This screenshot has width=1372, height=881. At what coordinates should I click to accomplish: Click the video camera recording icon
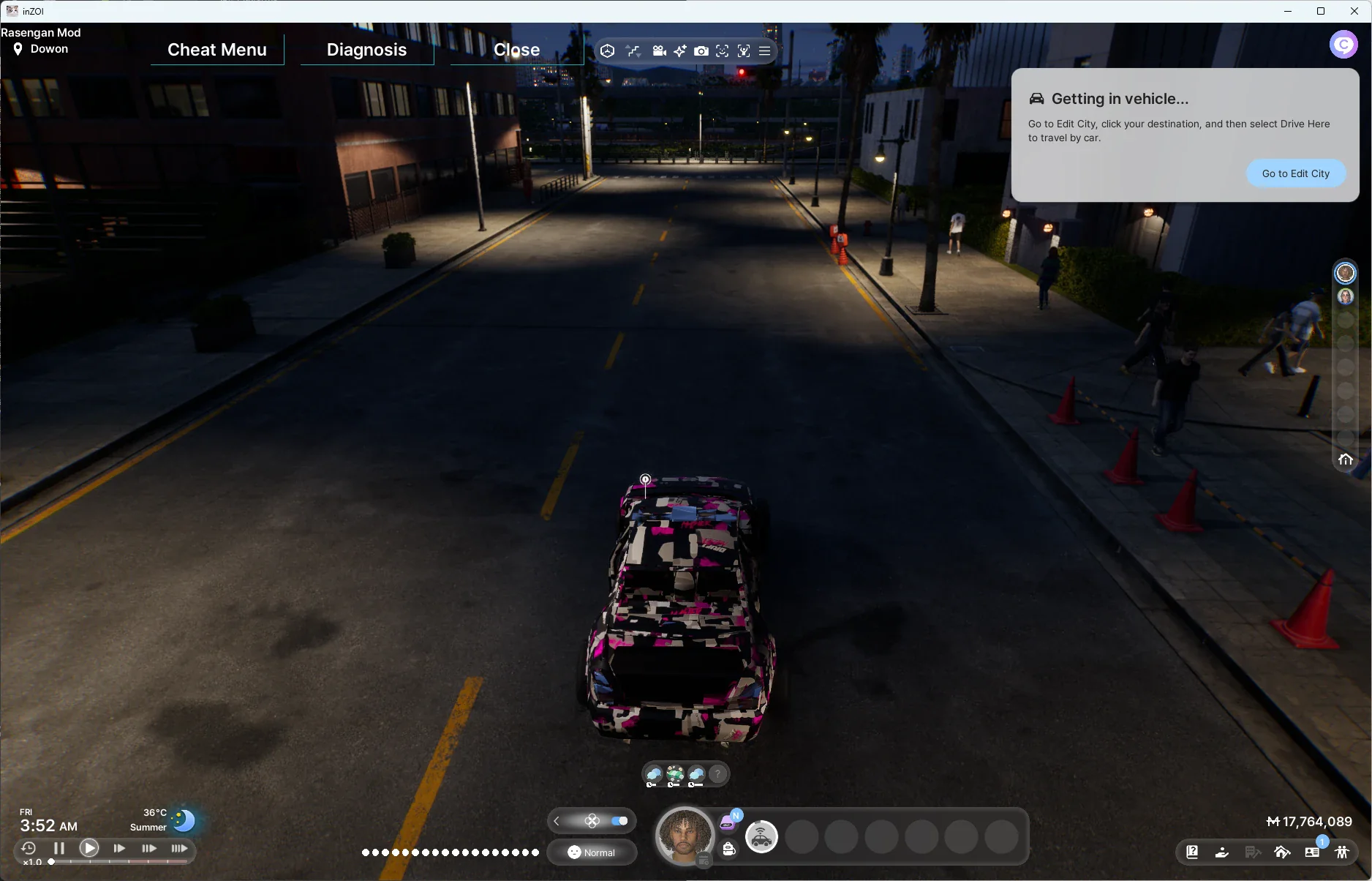tap(659, 51)
